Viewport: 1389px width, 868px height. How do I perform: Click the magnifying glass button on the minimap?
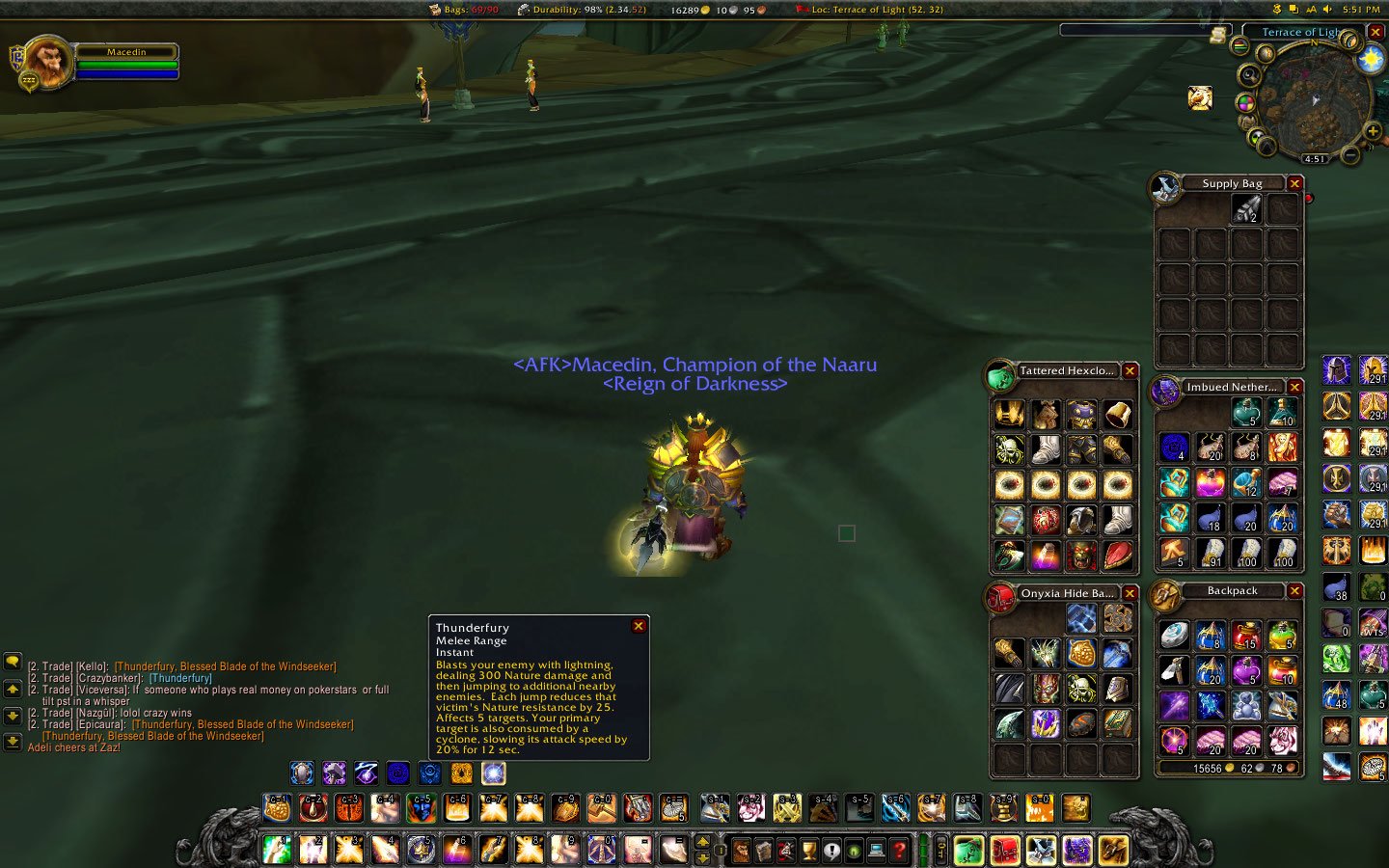point(1250,75)
